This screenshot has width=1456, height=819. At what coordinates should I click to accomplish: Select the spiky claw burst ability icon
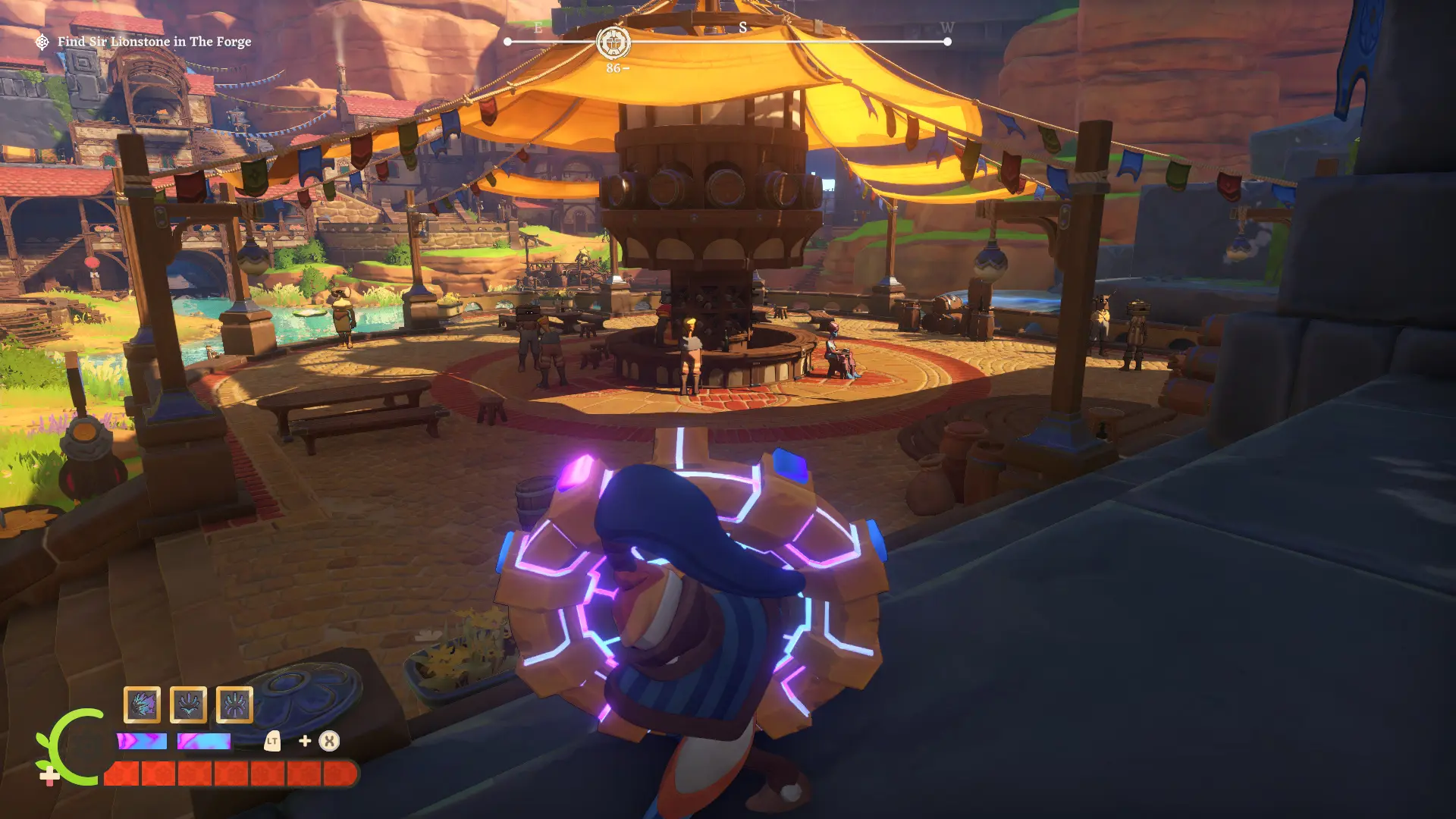pyautogui.click(x=142, y=705)
